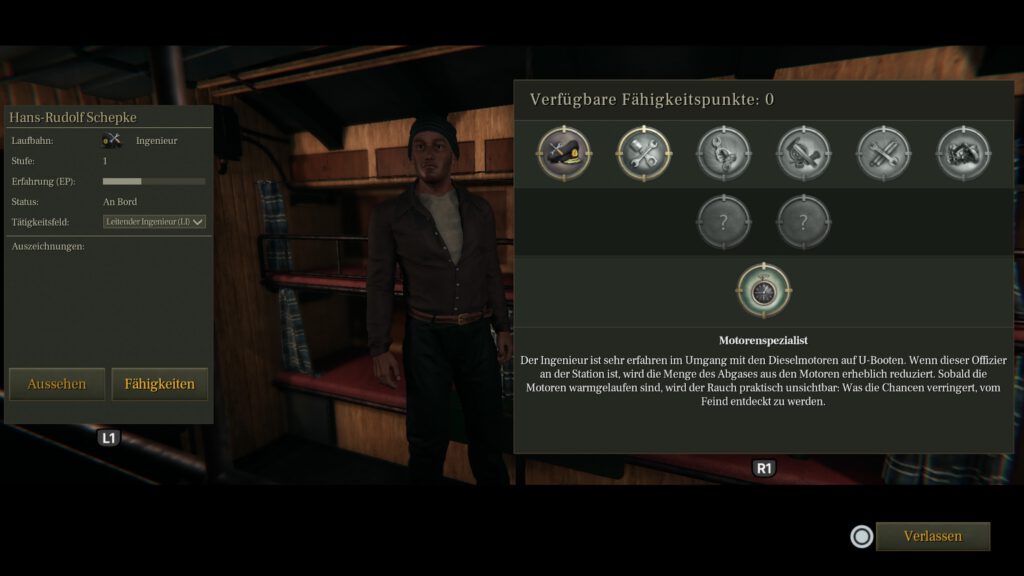Open the Tätigkeitsfeld dropdown
Viewport: 1024px width, 576px height.
pos(154,222)
